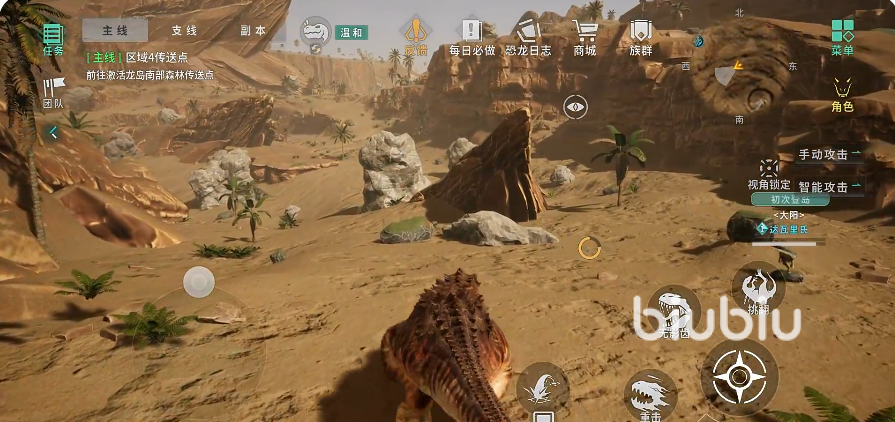Open the 任务 quest panel icon
The height and width of the screenshot is (422, 895).
click(53, 38)
